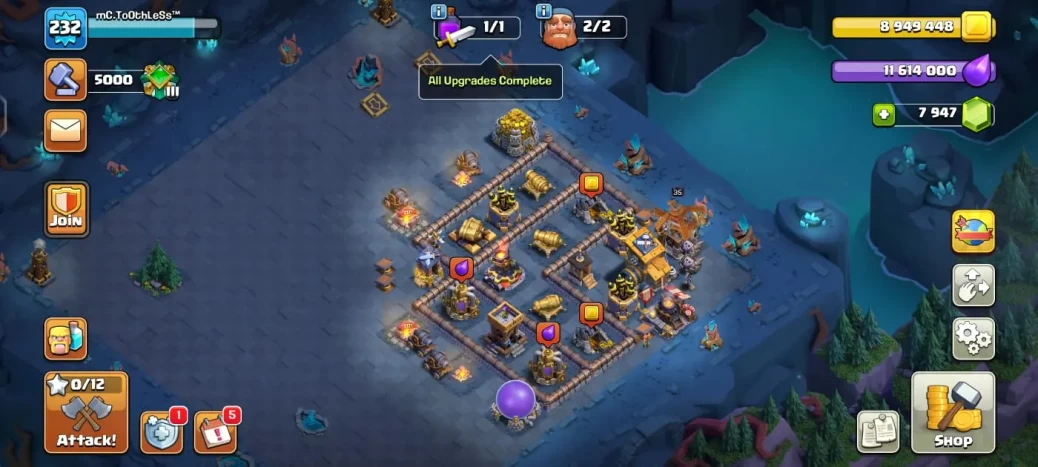
Task: Open the laboratory 1/1 research panel
Action: pos(478,28)
